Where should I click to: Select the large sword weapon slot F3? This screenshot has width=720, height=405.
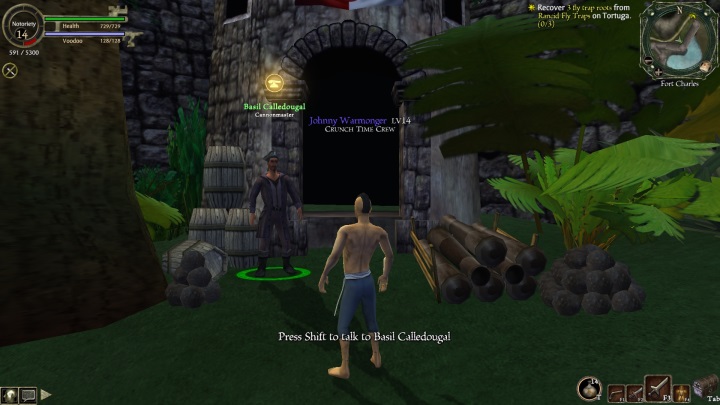(658, 388)
